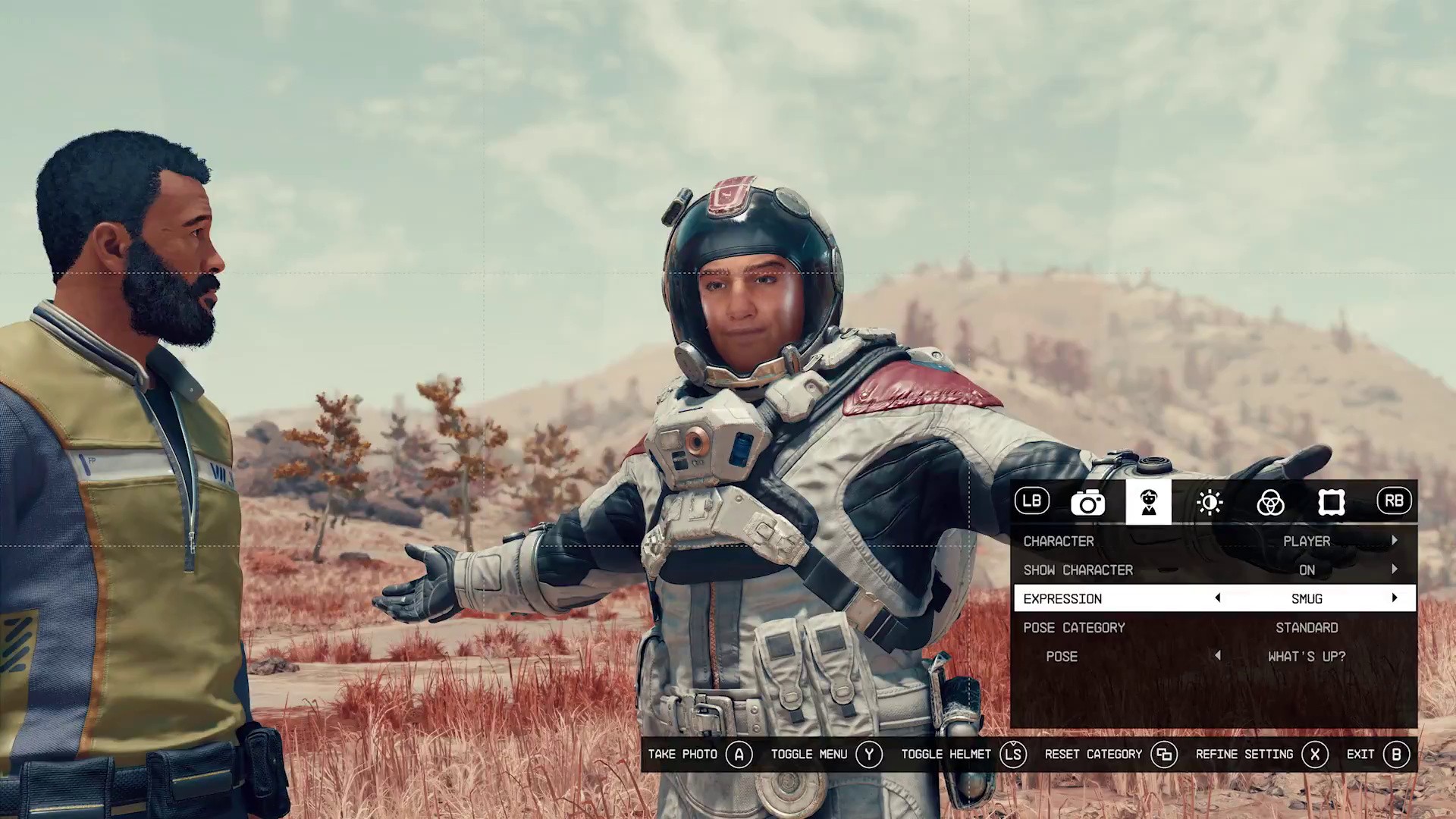Image resolution: width=1456 pixels, height=819 pixels.
Task: Select the Pose Category row
Action: click(1074, 627)
